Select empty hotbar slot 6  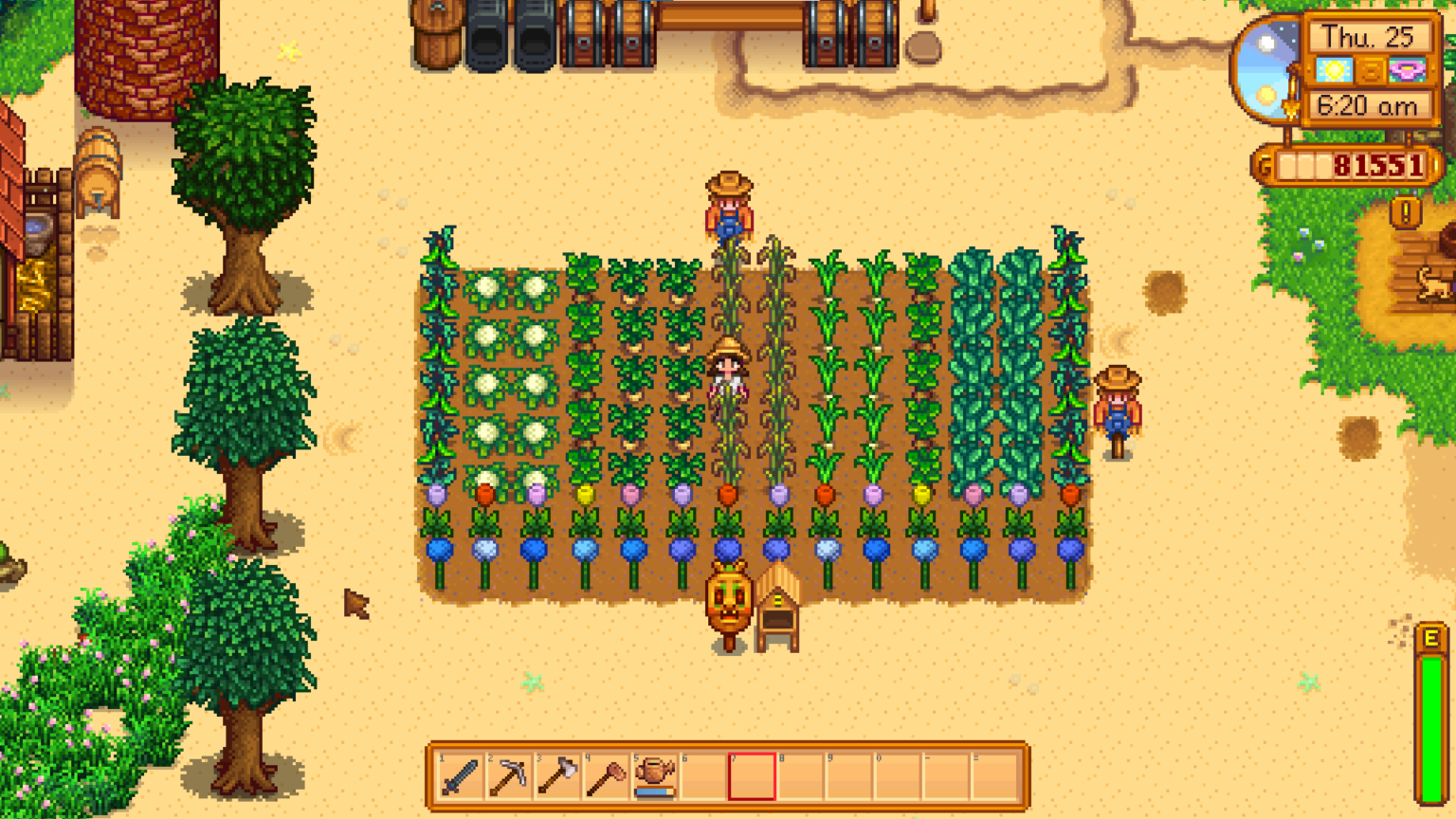[x=702, y=779]
